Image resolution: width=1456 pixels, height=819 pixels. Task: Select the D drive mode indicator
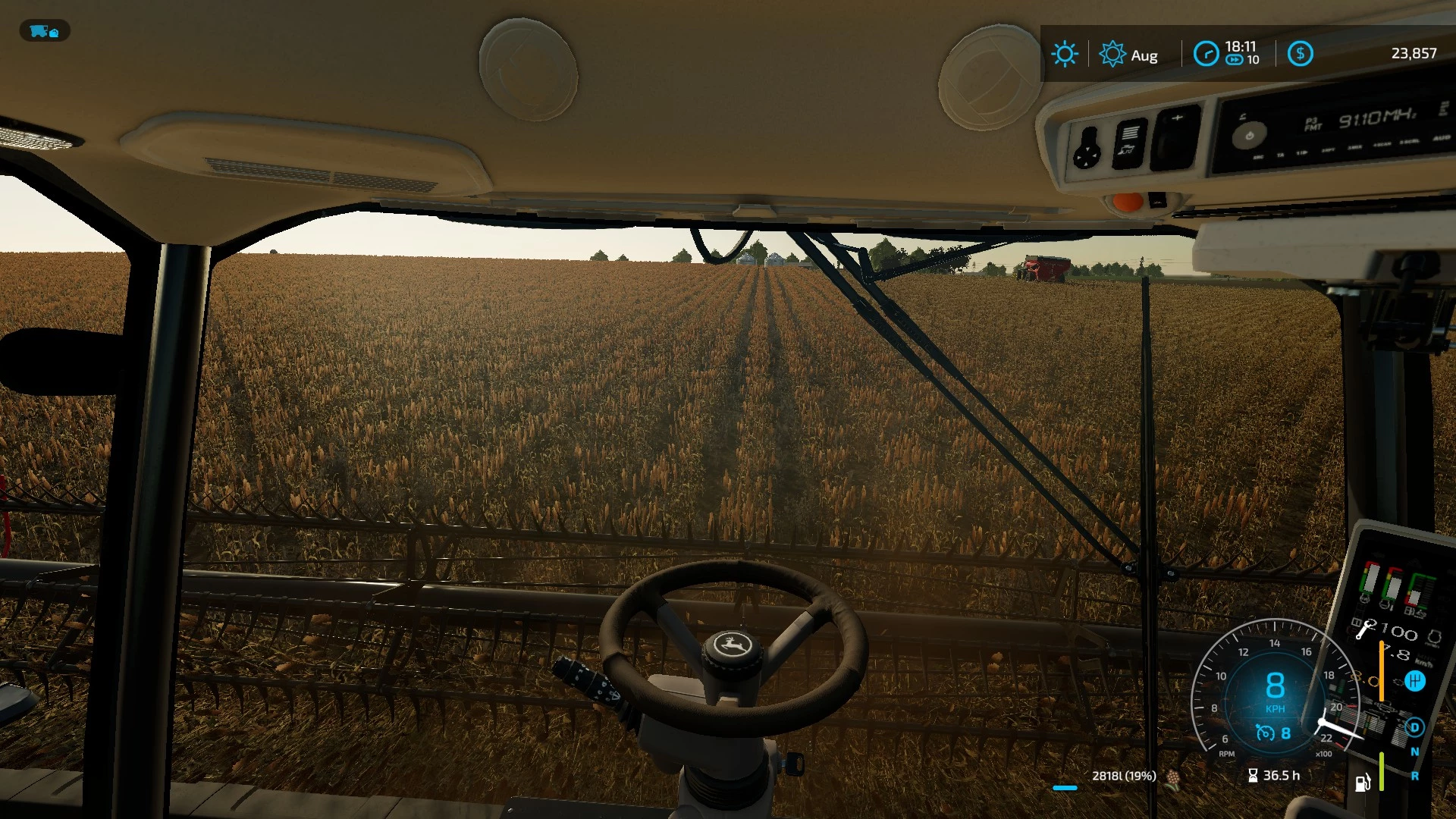pos(1415,728)
